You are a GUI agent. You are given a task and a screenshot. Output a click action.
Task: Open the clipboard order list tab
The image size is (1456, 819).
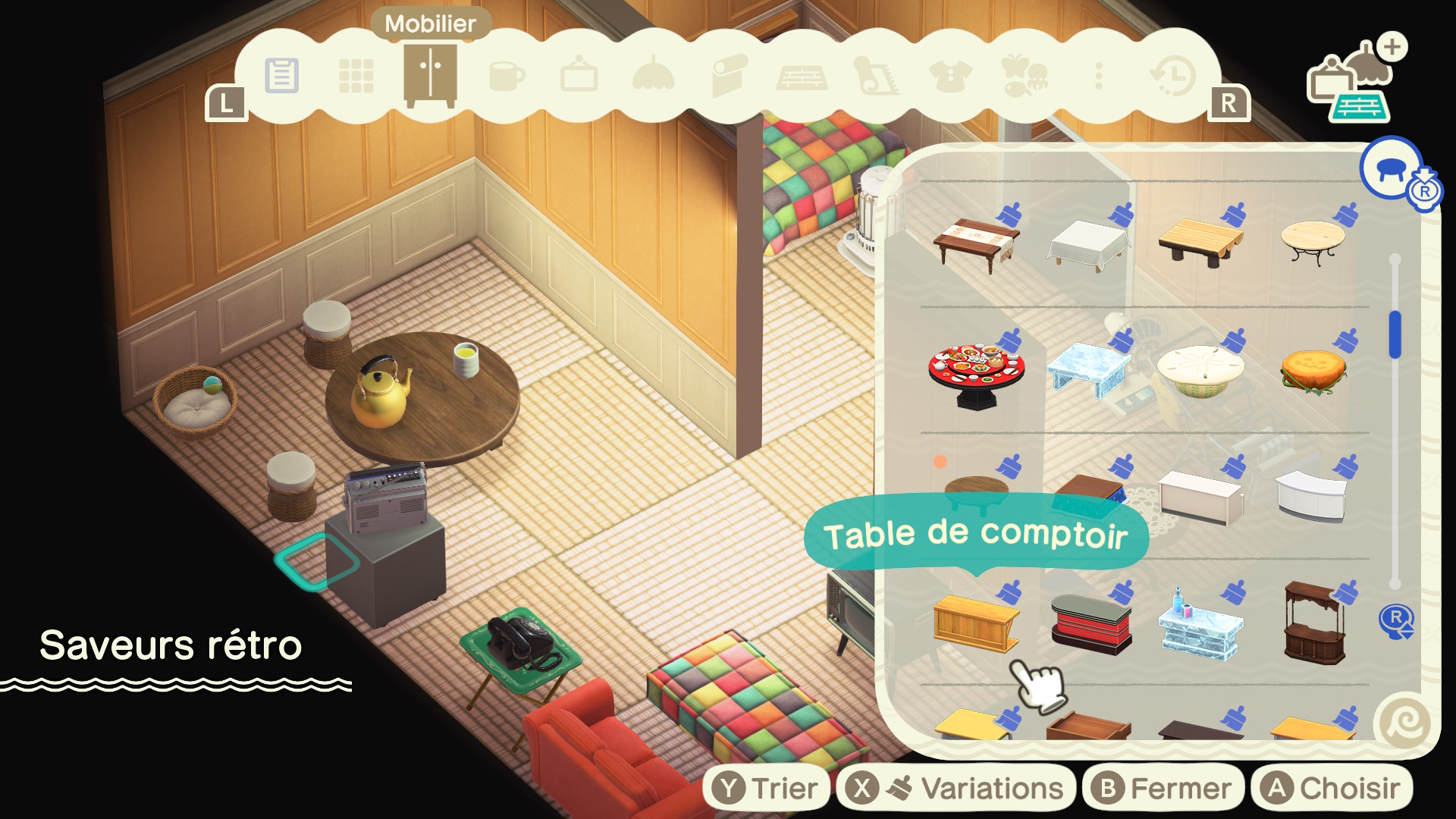tap(282, 76)
